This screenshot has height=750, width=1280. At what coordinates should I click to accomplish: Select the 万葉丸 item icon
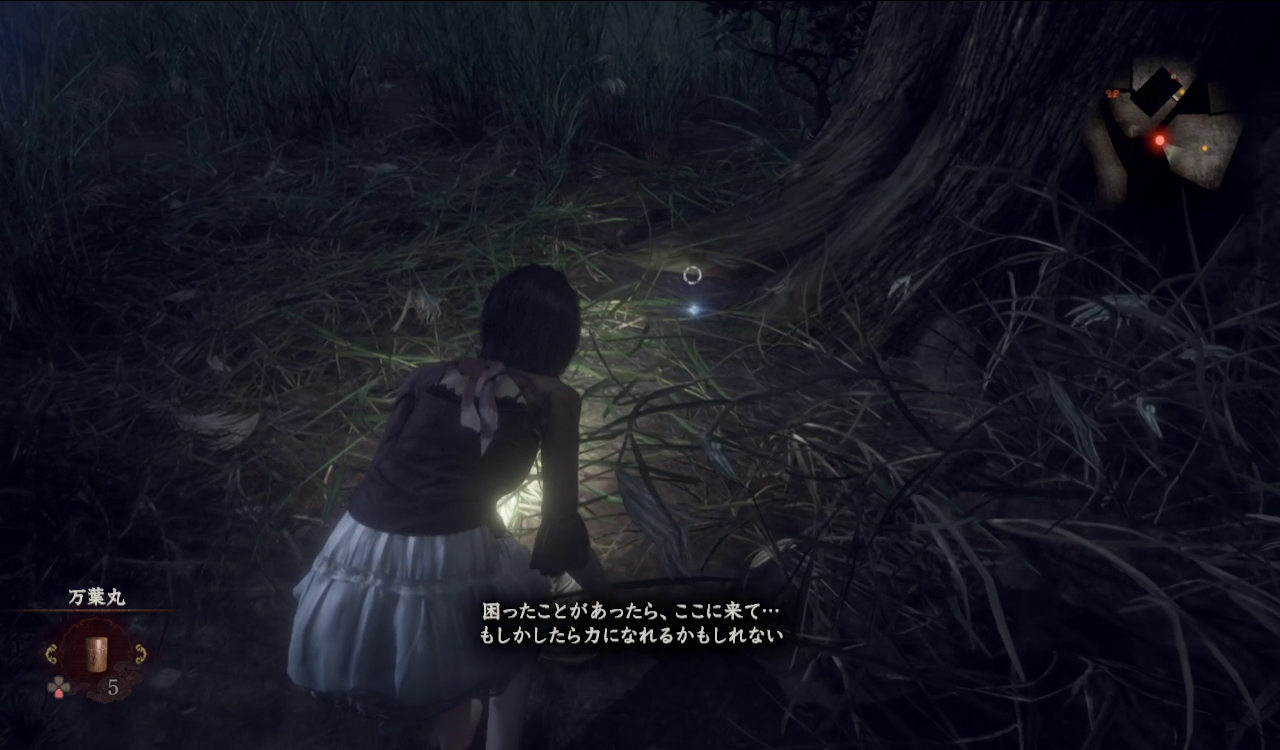click(x=96, y=654)
